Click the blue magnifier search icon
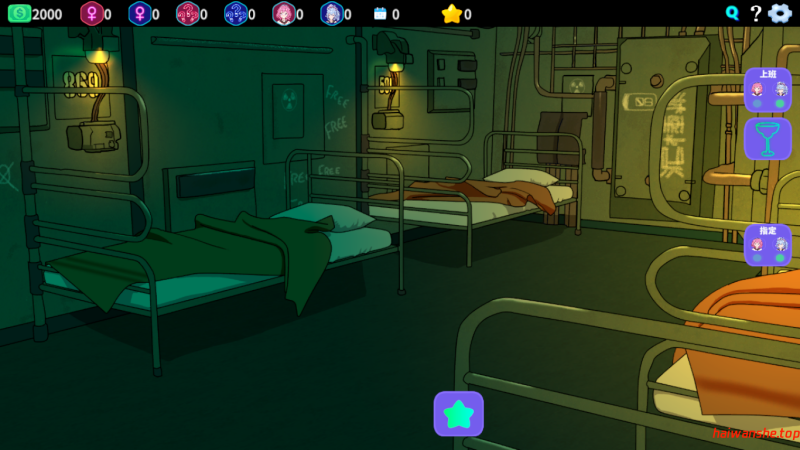This screenshot has height=450, width=800. (x=733, y=13)
